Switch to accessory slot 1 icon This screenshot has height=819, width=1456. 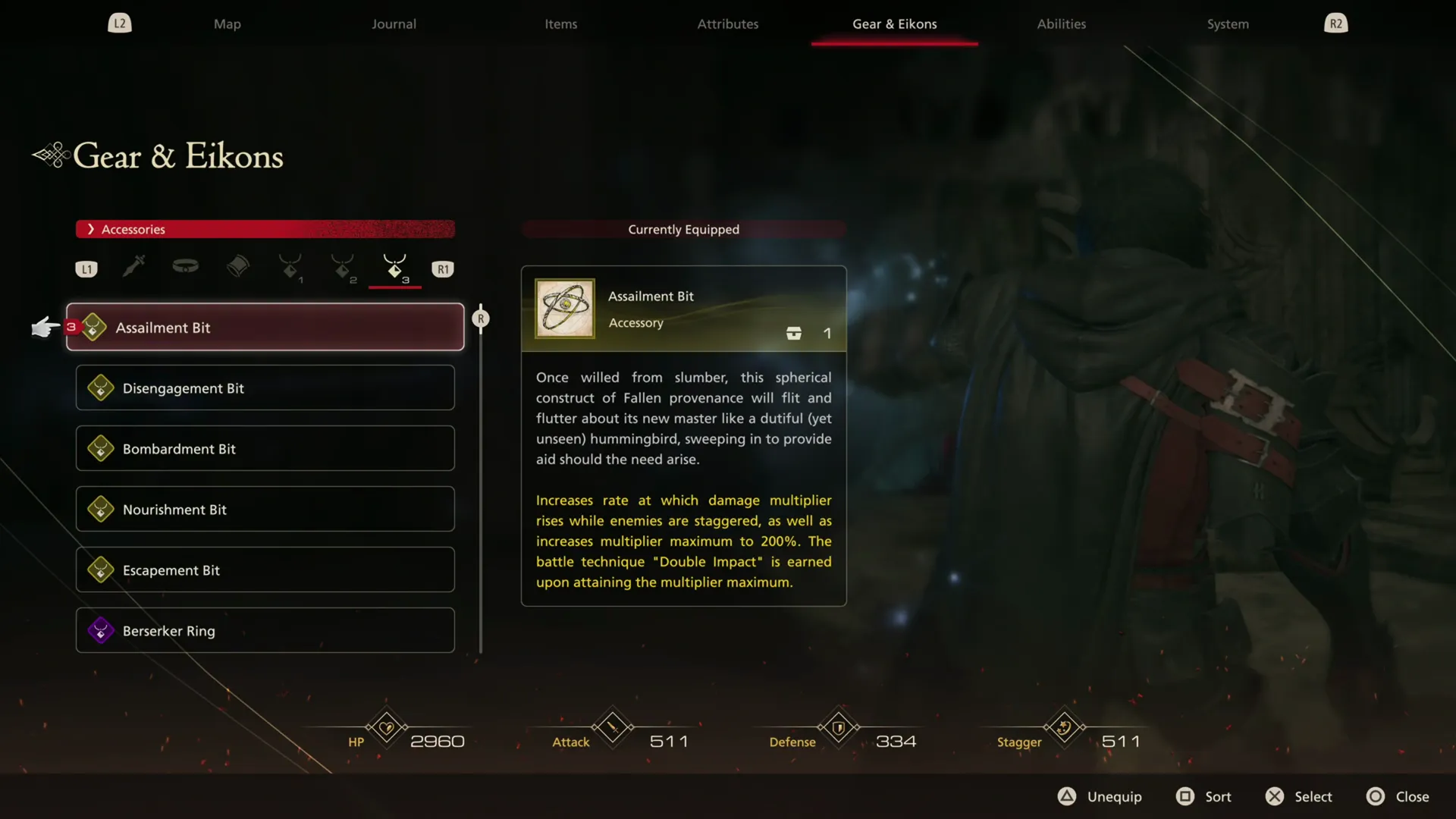click(291, 268)
